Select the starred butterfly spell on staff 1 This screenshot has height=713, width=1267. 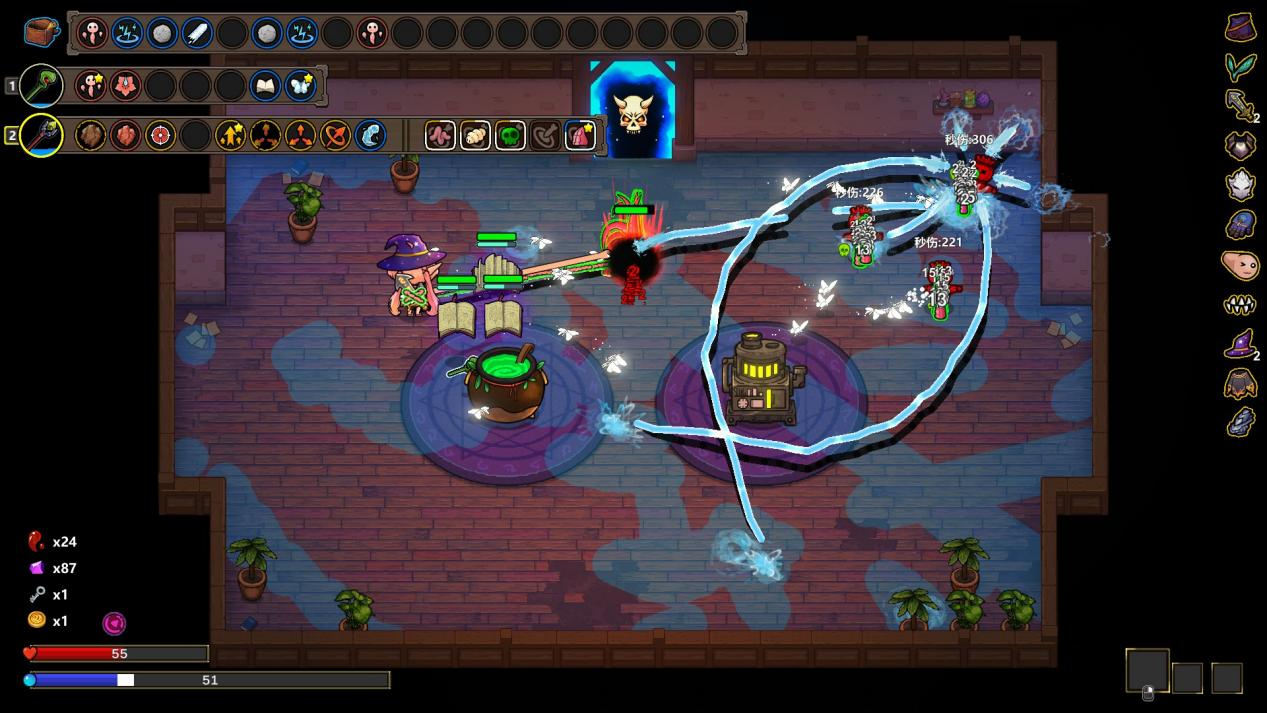[x=300, y=86]
